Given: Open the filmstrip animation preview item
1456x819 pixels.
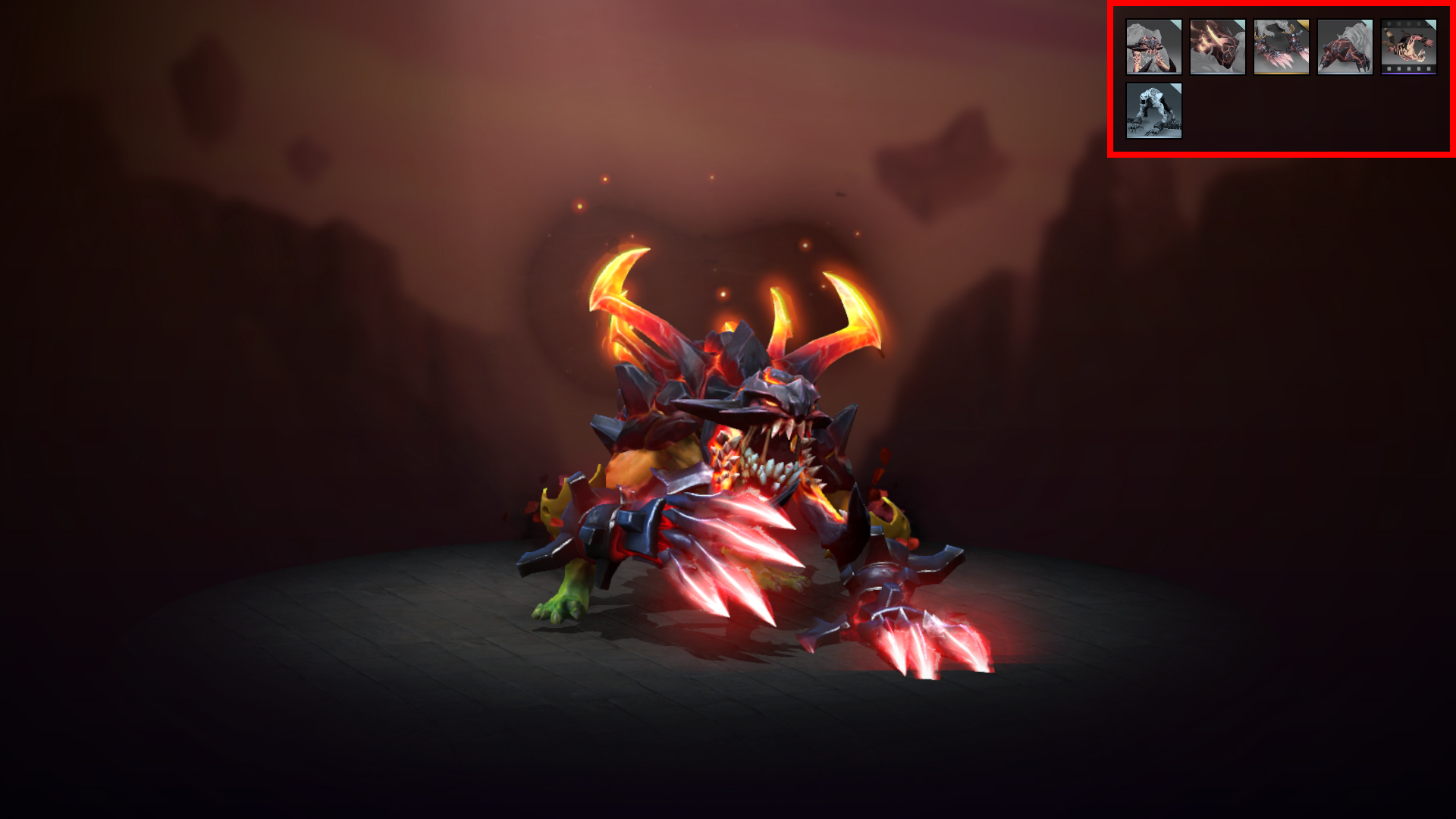Looking at the screenshot, I should 1408,47.
